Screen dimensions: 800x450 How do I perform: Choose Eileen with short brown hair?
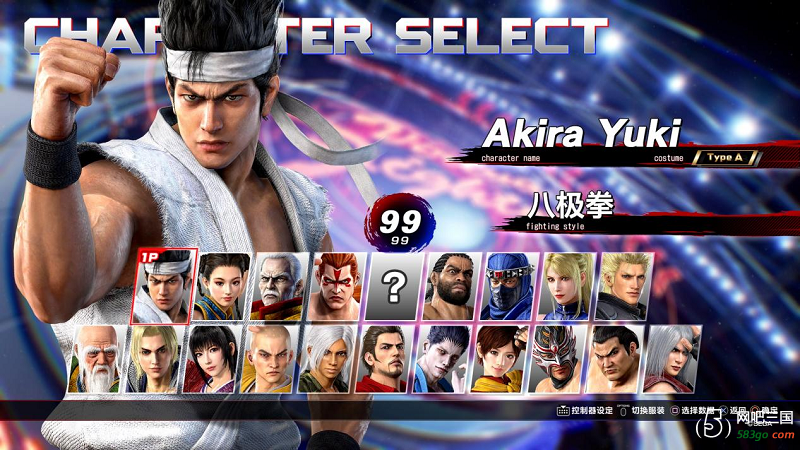[x=499, y=359]
